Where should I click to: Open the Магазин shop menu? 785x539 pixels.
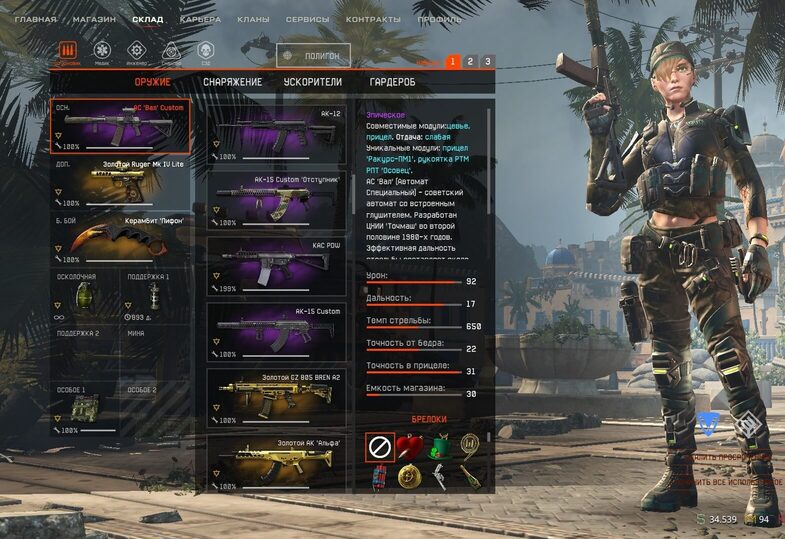click(x=95, y=19)
